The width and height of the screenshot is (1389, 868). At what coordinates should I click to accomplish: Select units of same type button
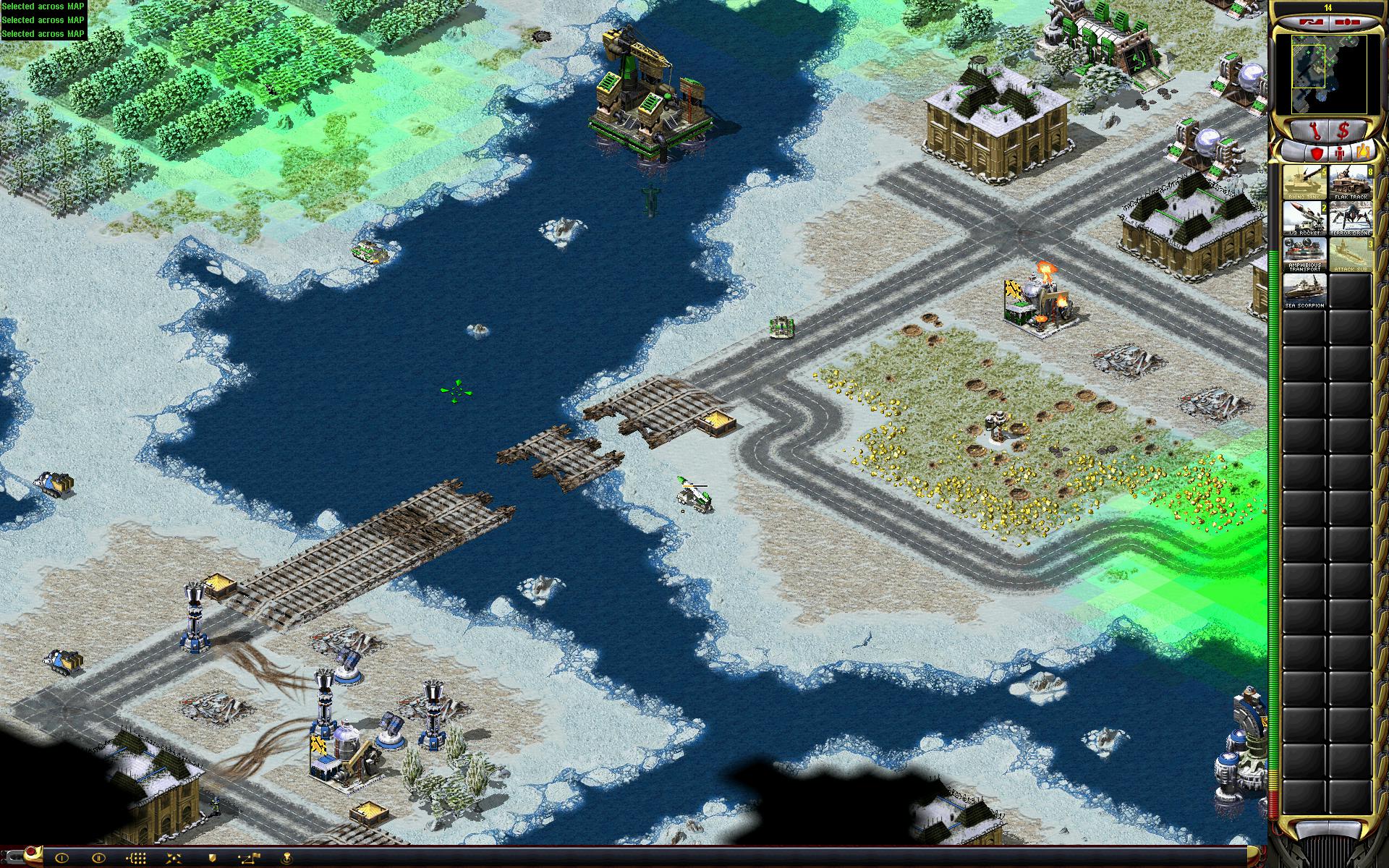pyautogui.click(x=137, y=859)
